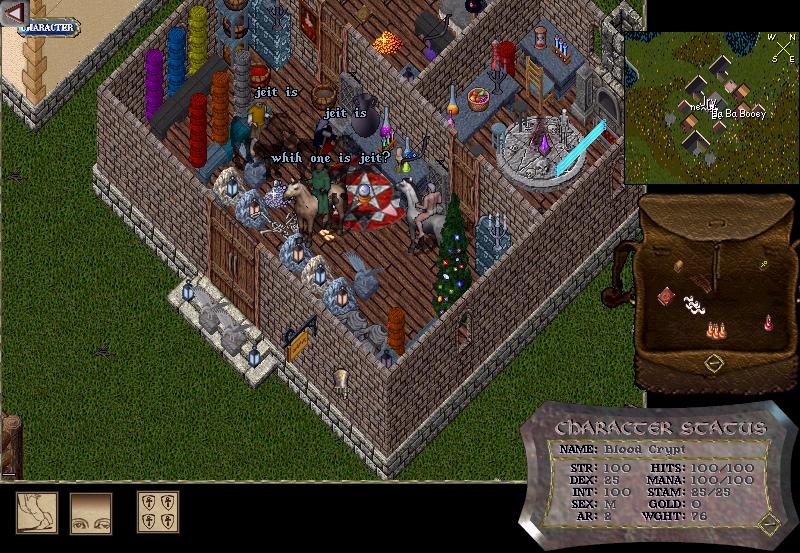
Task: Open the four ankh shields icon
Action: tap(158, 513)
